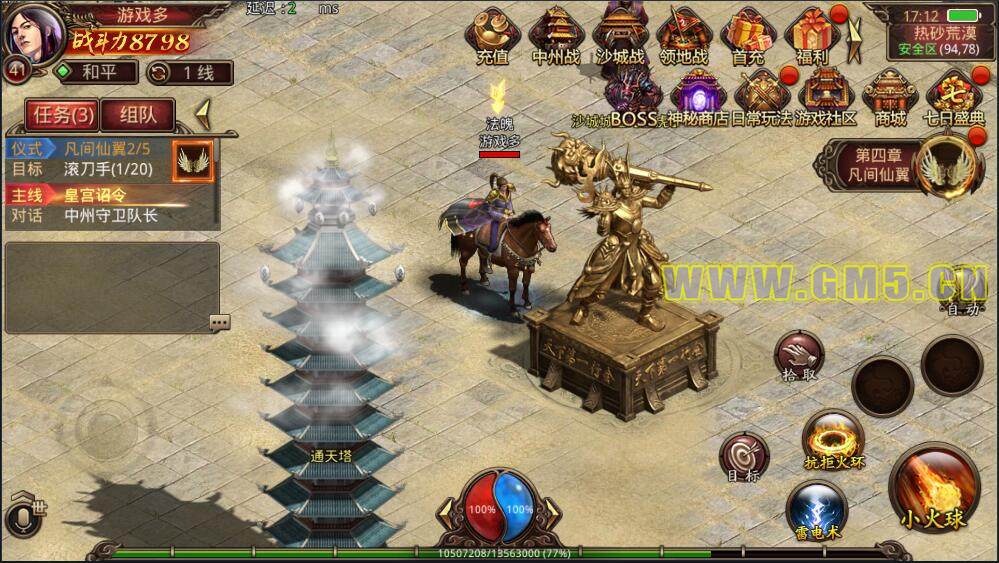Image resolution: width=999 pixels, height=563 pixels.
Task: Switch to the 组队 team tab
Action: [137, 114]
